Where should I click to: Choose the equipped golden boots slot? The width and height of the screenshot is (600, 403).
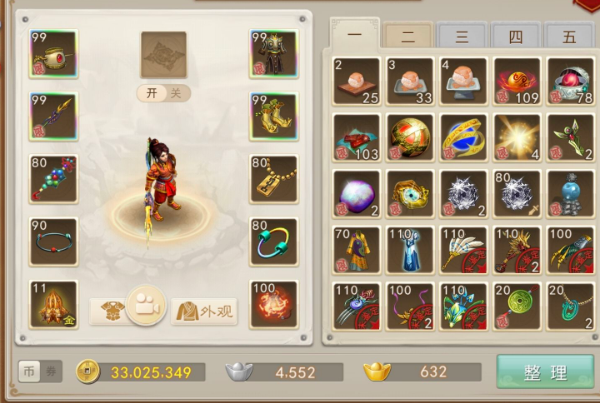(273, 117)
